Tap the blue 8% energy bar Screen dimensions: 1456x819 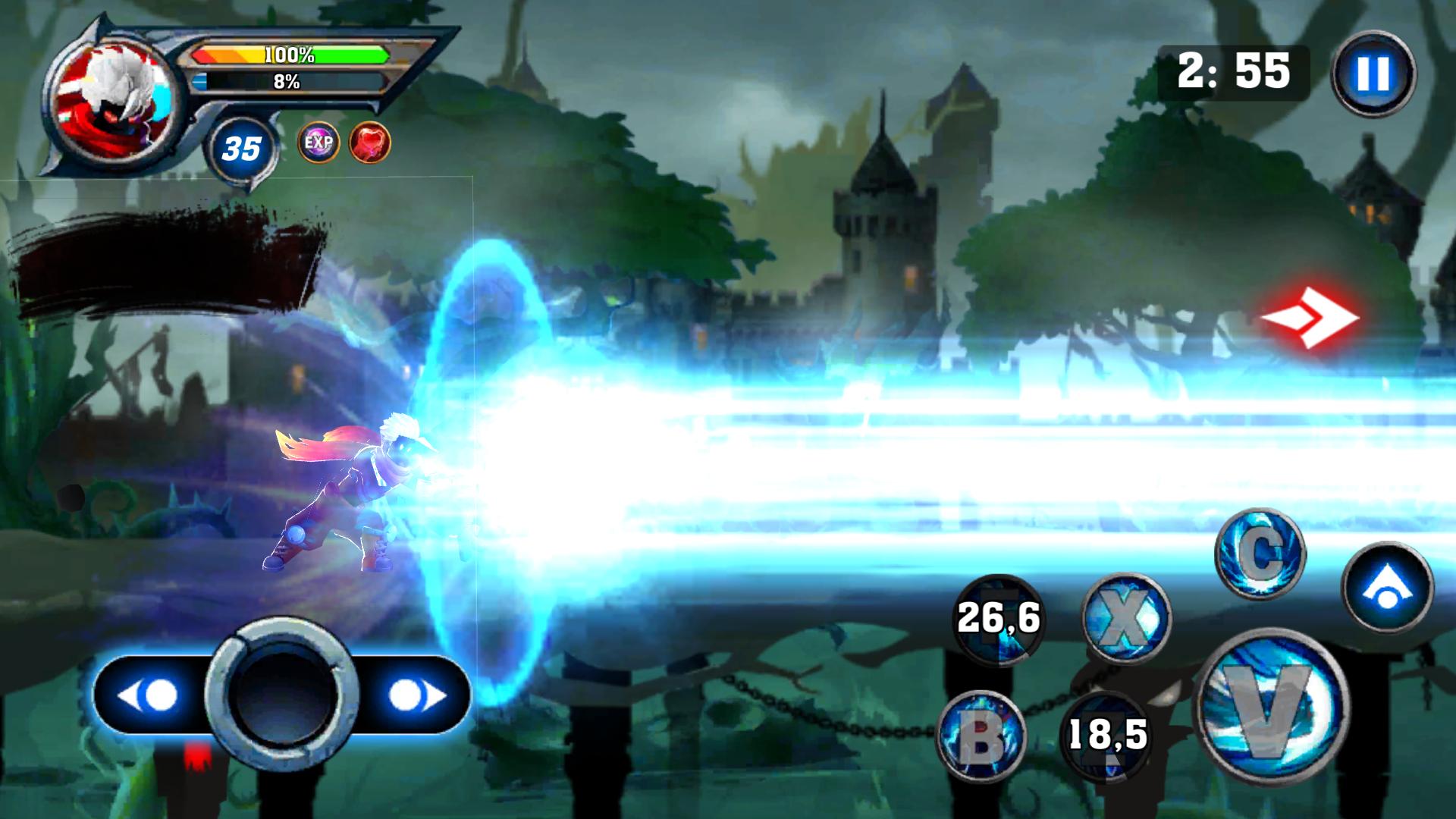(x=288, y=83)
